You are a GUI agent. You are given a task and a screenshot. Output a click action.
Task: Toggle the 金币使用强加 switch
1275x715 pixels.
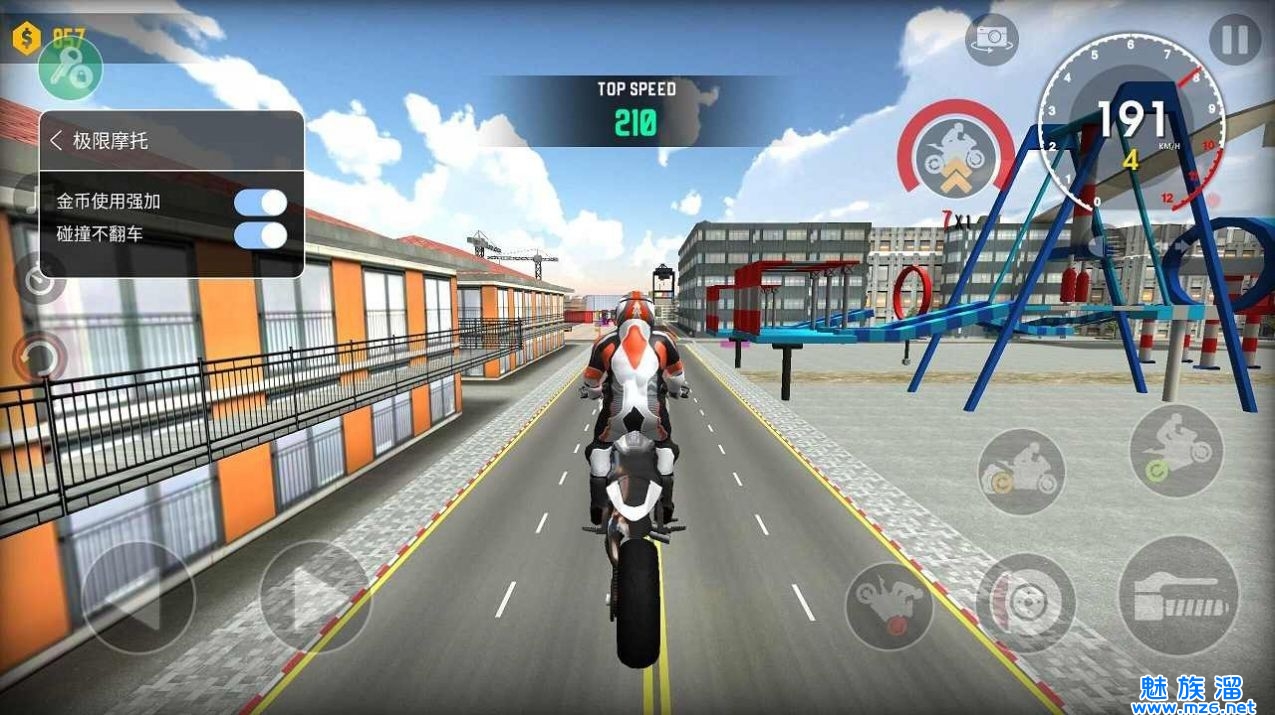pos(260,202)
